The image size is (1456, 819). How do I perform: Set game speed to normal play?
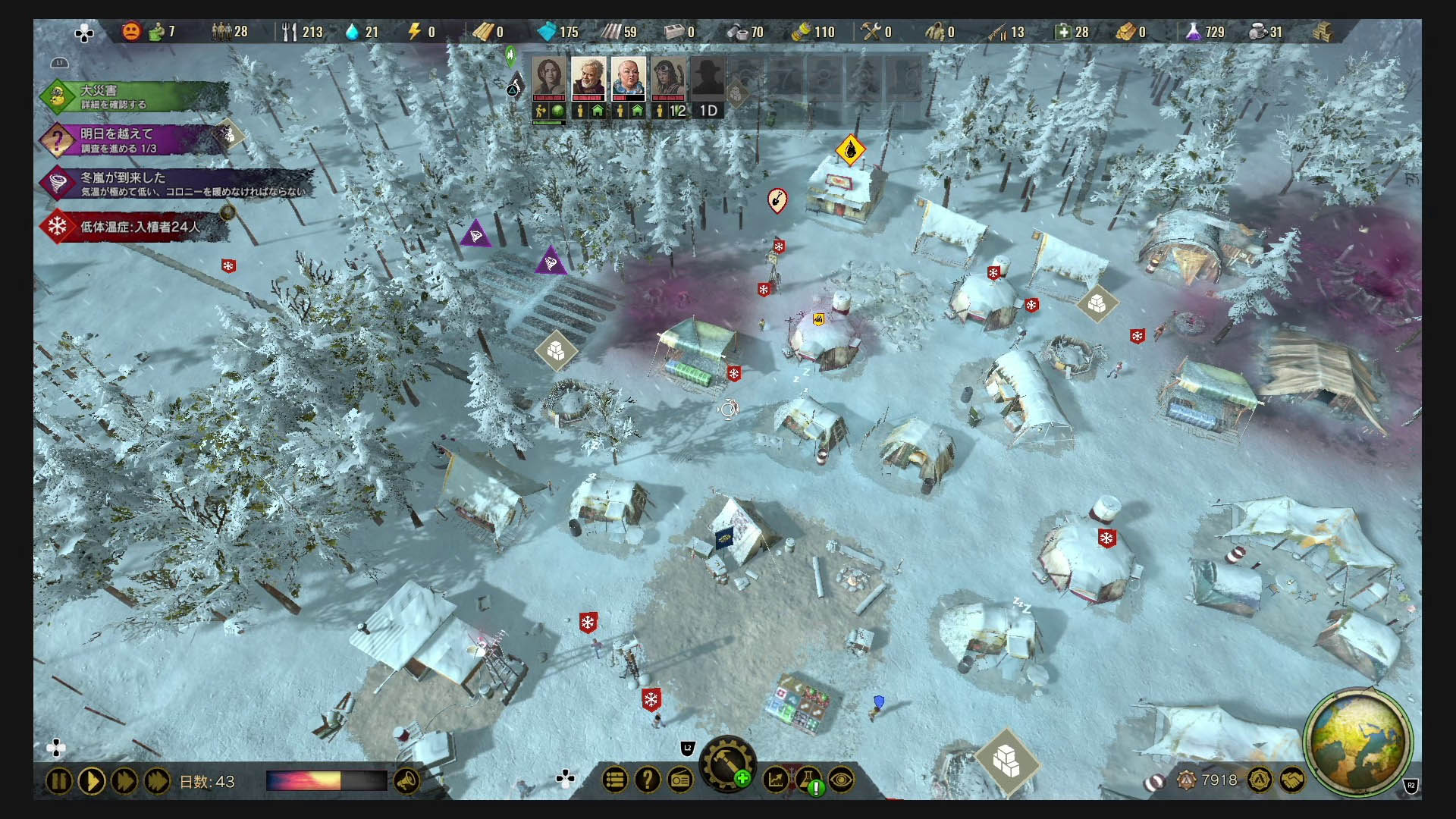92,781
